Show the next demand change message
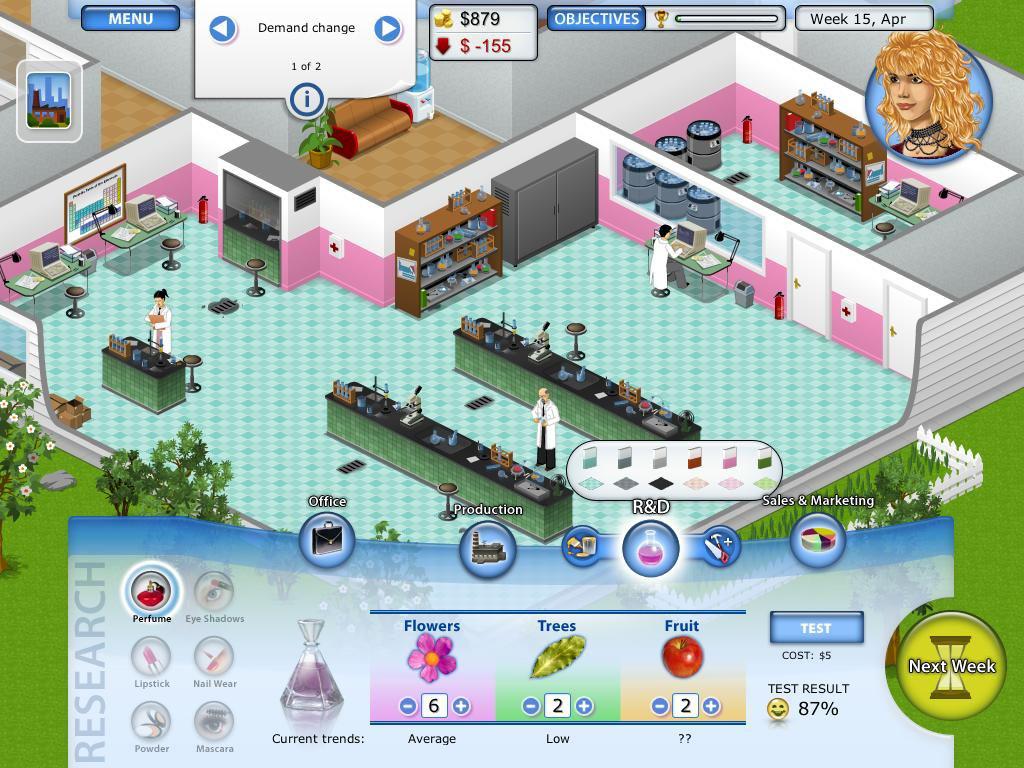1024x768 pixels. tap(388, 28)
